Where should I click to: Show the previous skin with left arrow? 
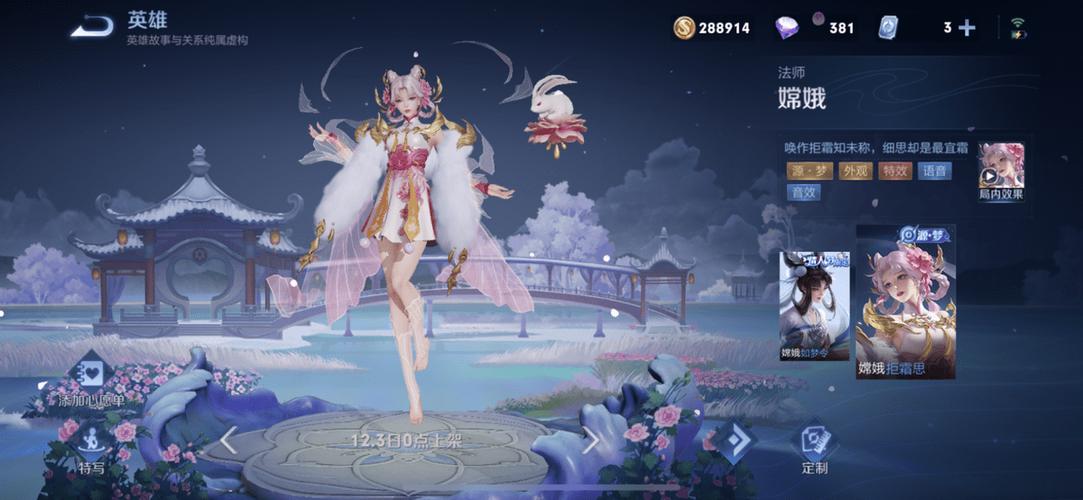point(228,440)
